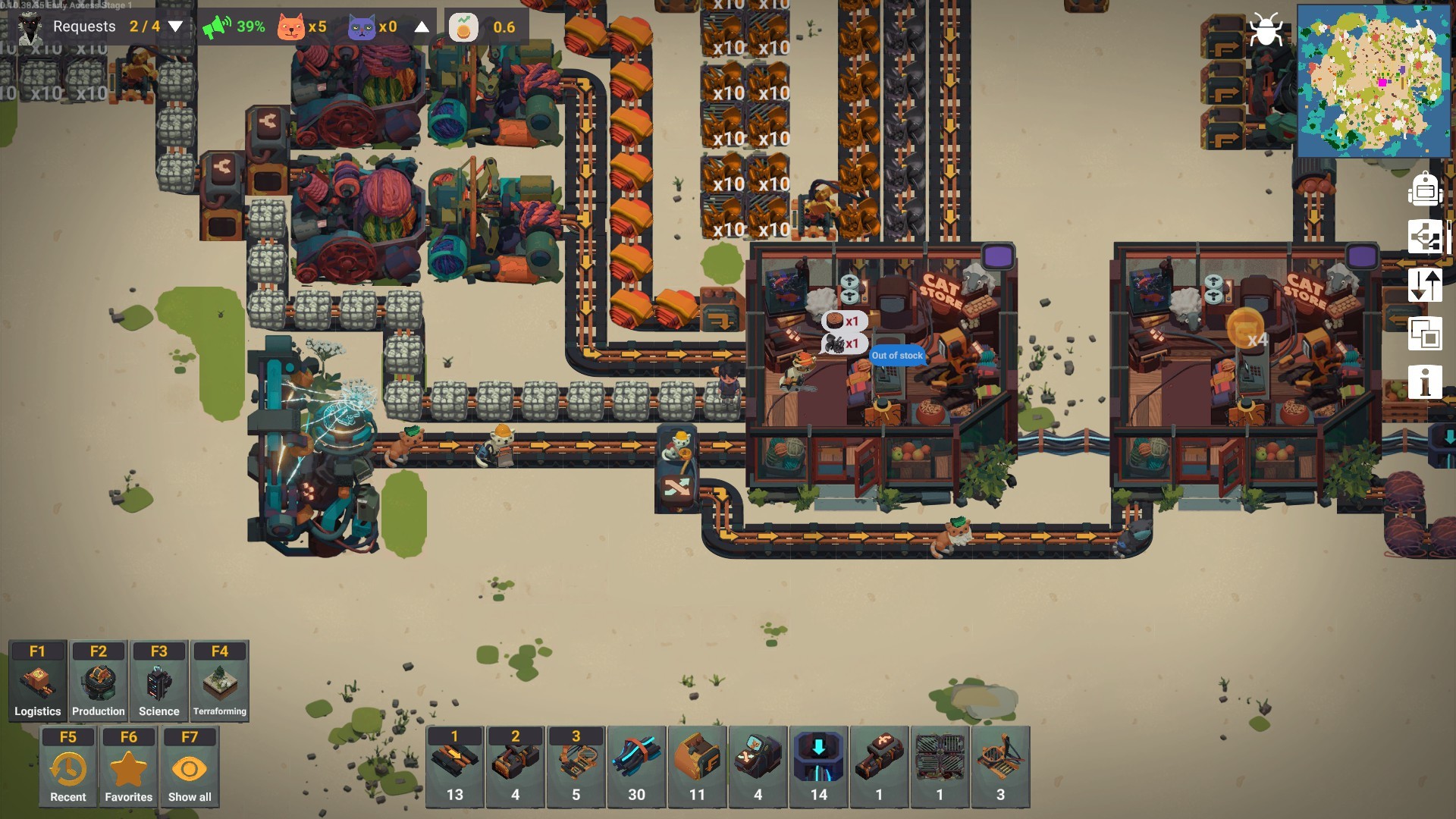Collapse the cat popularity panel arrow
1456x819 pixels.
tap(422, 27)
